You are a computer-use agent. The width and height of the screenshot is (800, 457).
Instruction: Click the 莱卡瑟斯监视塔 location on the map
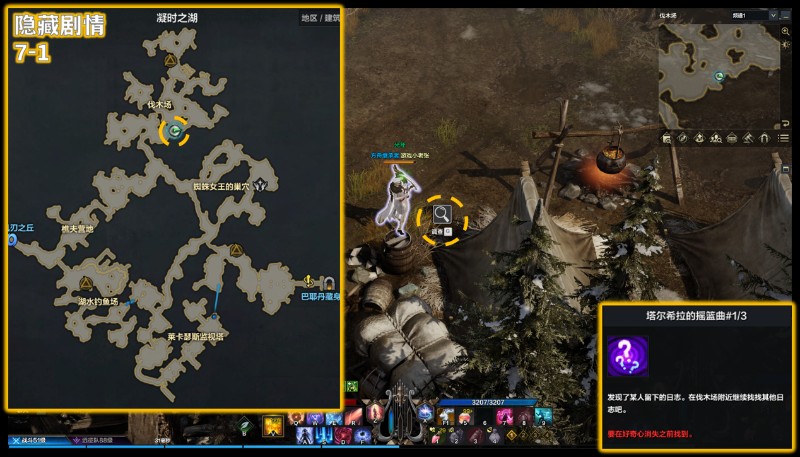click(194, 337)
